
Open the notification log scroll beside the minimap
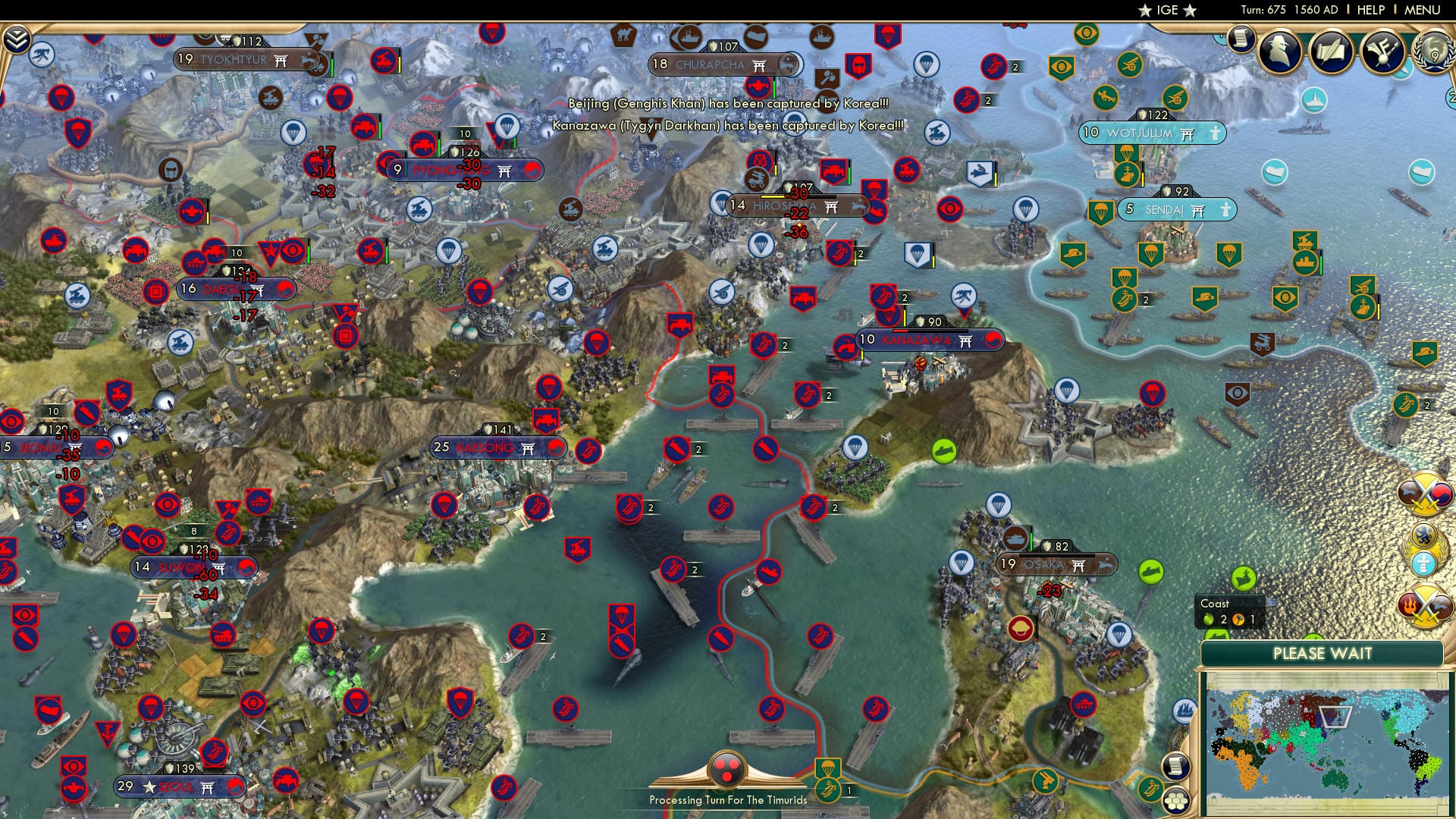(x=1175, y=765)
